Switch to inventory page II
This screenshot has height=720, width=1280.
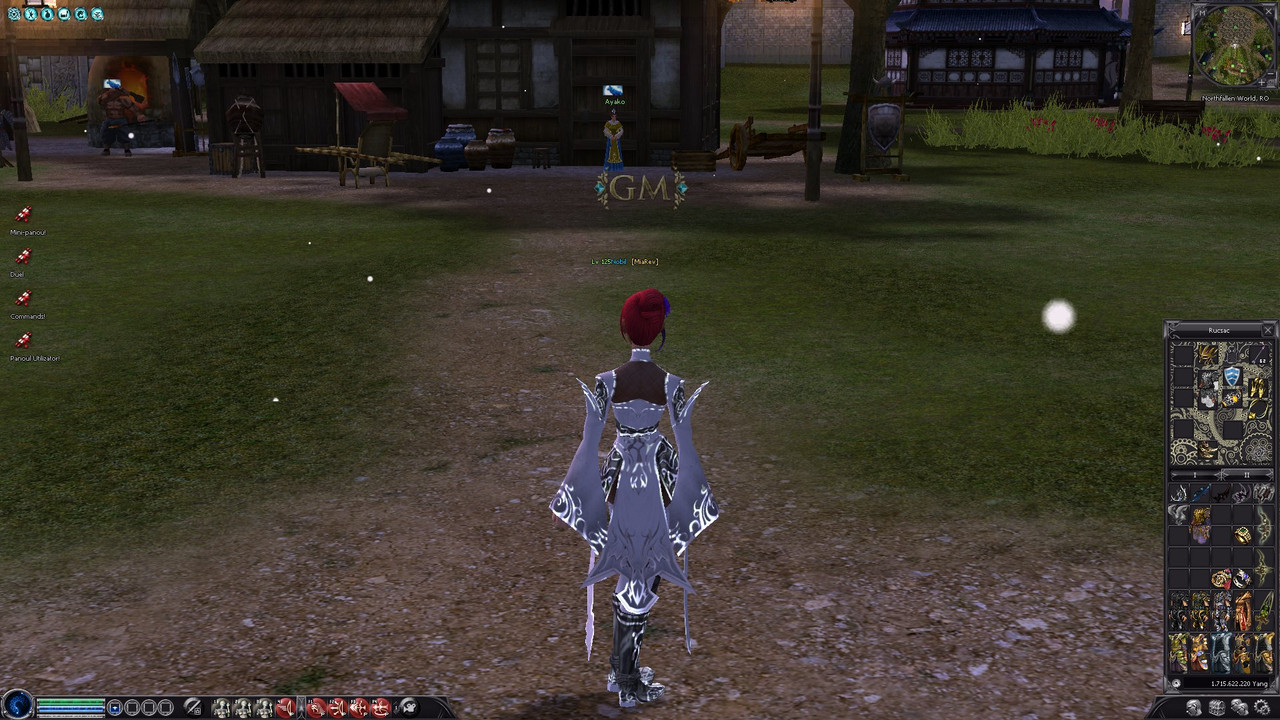pos(1245,474)
